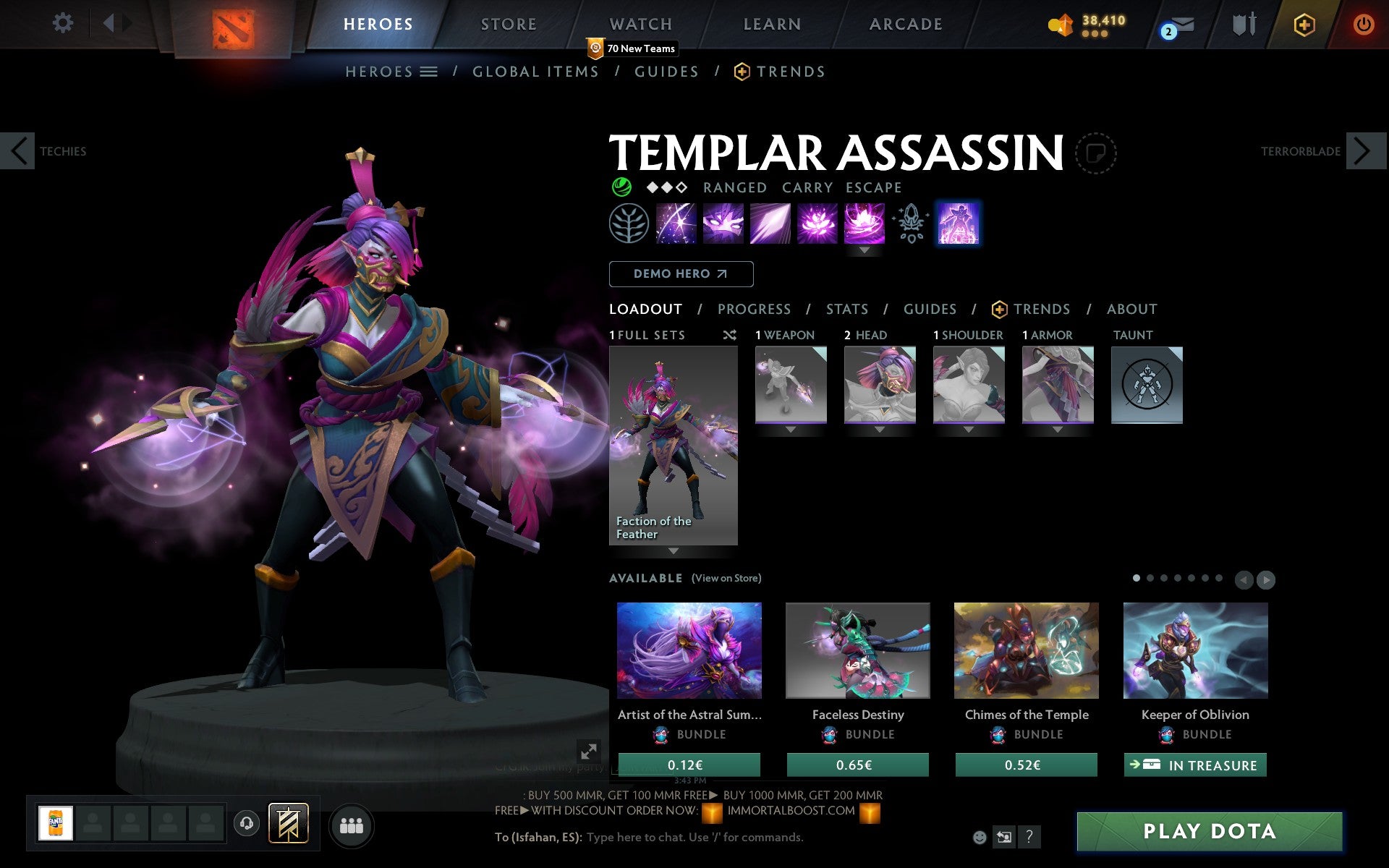
Task: Open the settings gear icon
Action: coord(64,23)
